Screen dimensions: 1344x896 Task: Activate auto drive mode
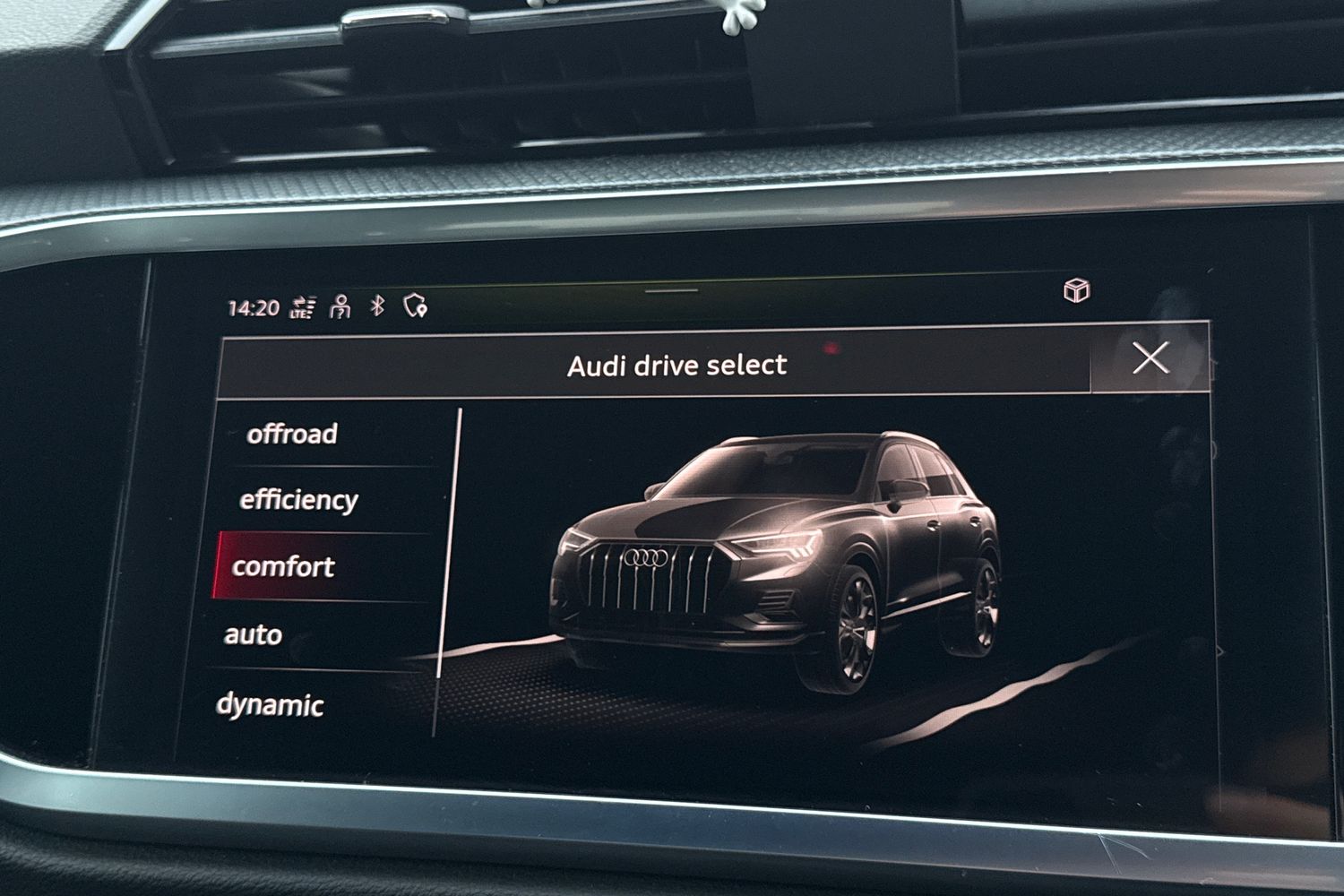point(255,636)
